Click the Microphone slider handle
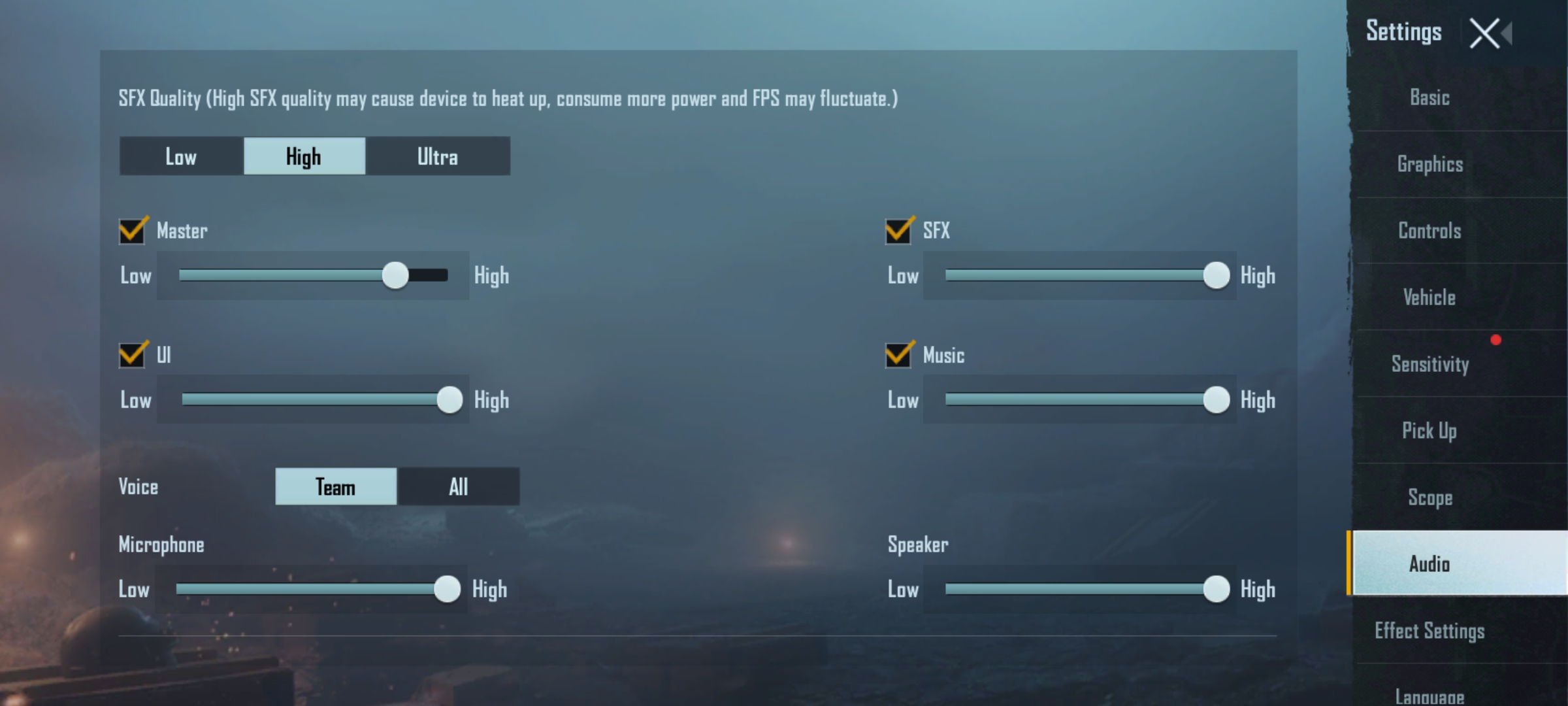 coord(448,588)
